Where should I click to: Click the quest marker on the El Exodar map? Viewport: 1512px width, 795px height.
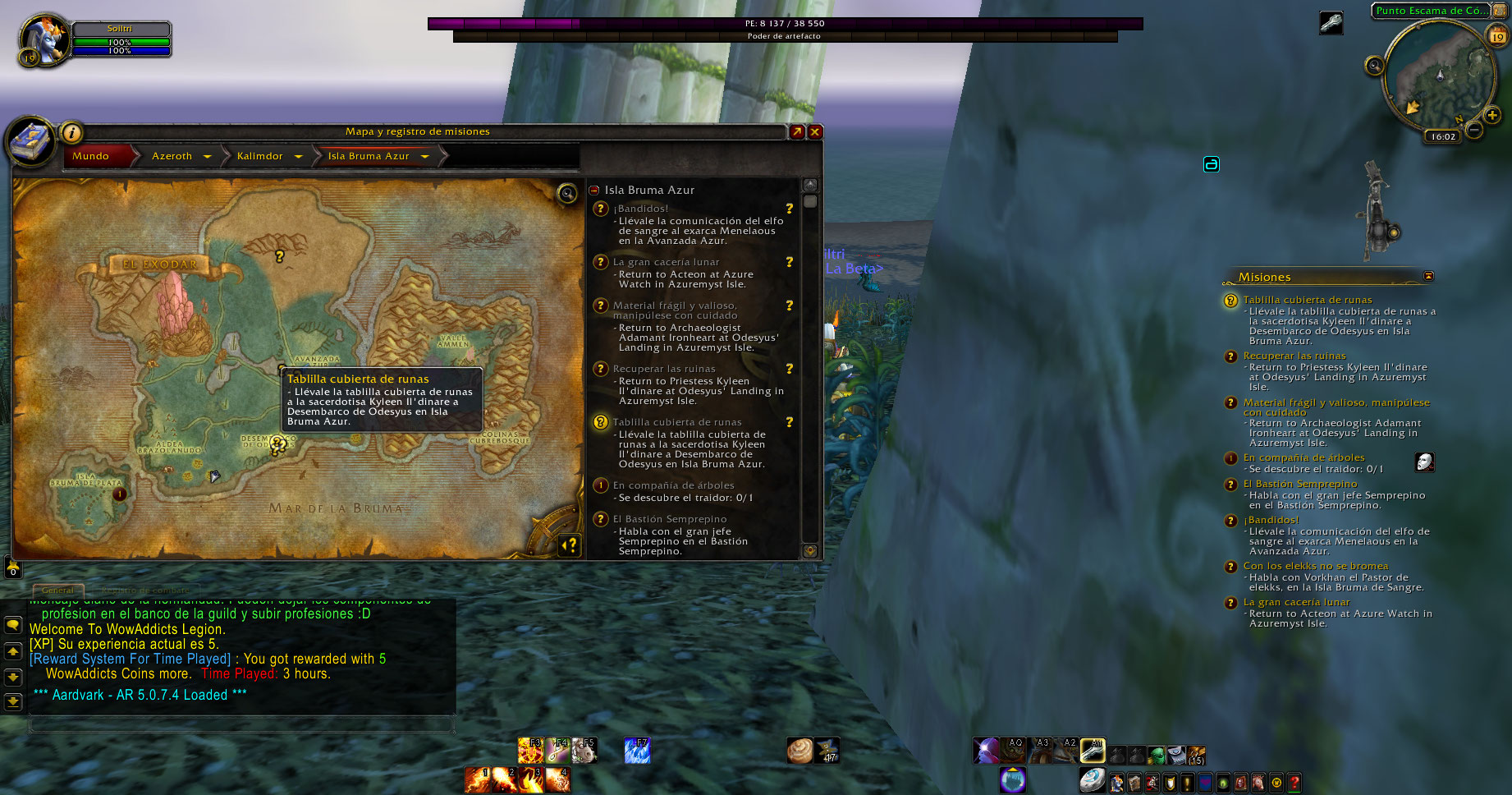click(280, 257)
